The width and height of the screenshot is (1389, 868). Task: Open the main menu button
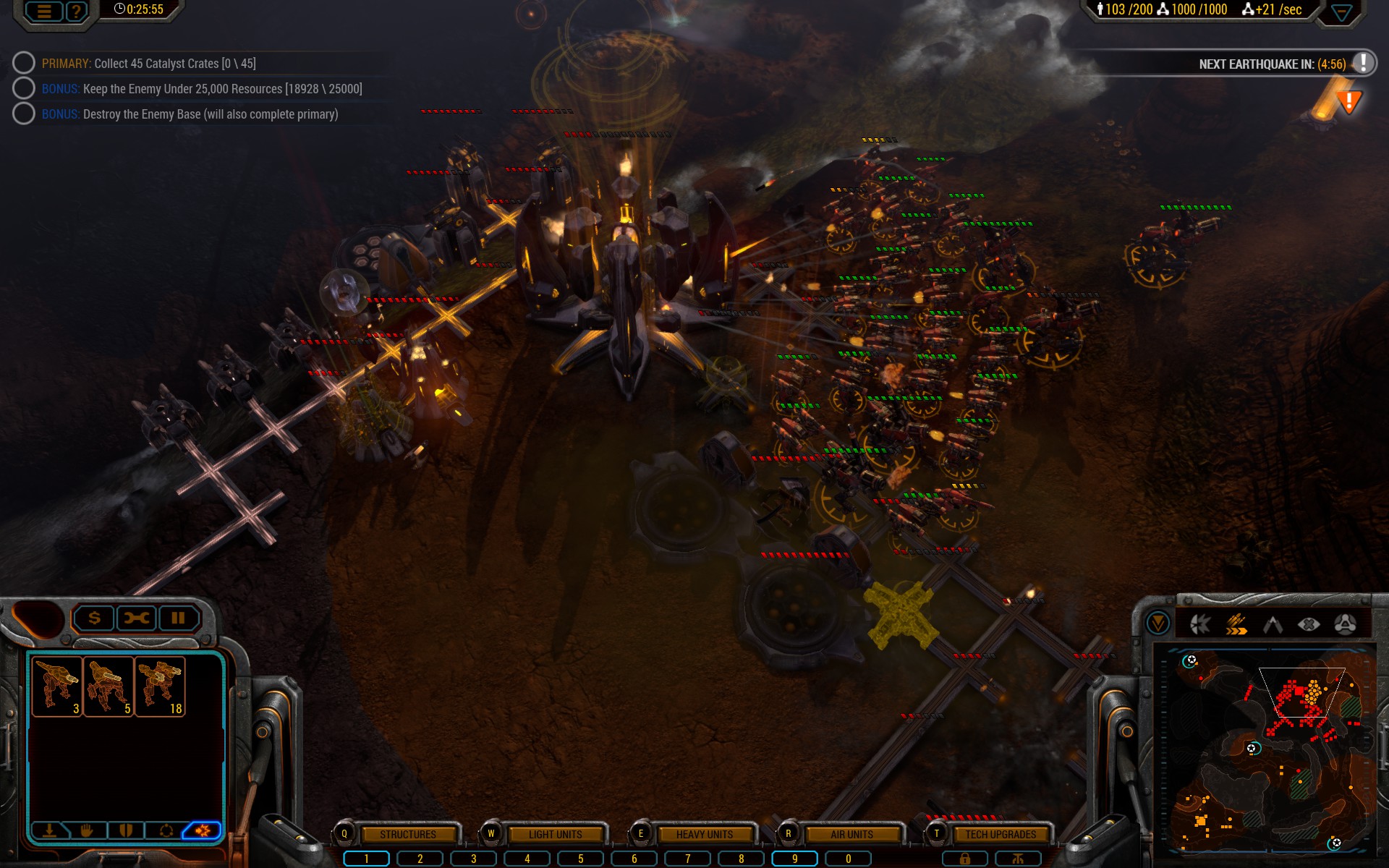(x=44, y=12)
